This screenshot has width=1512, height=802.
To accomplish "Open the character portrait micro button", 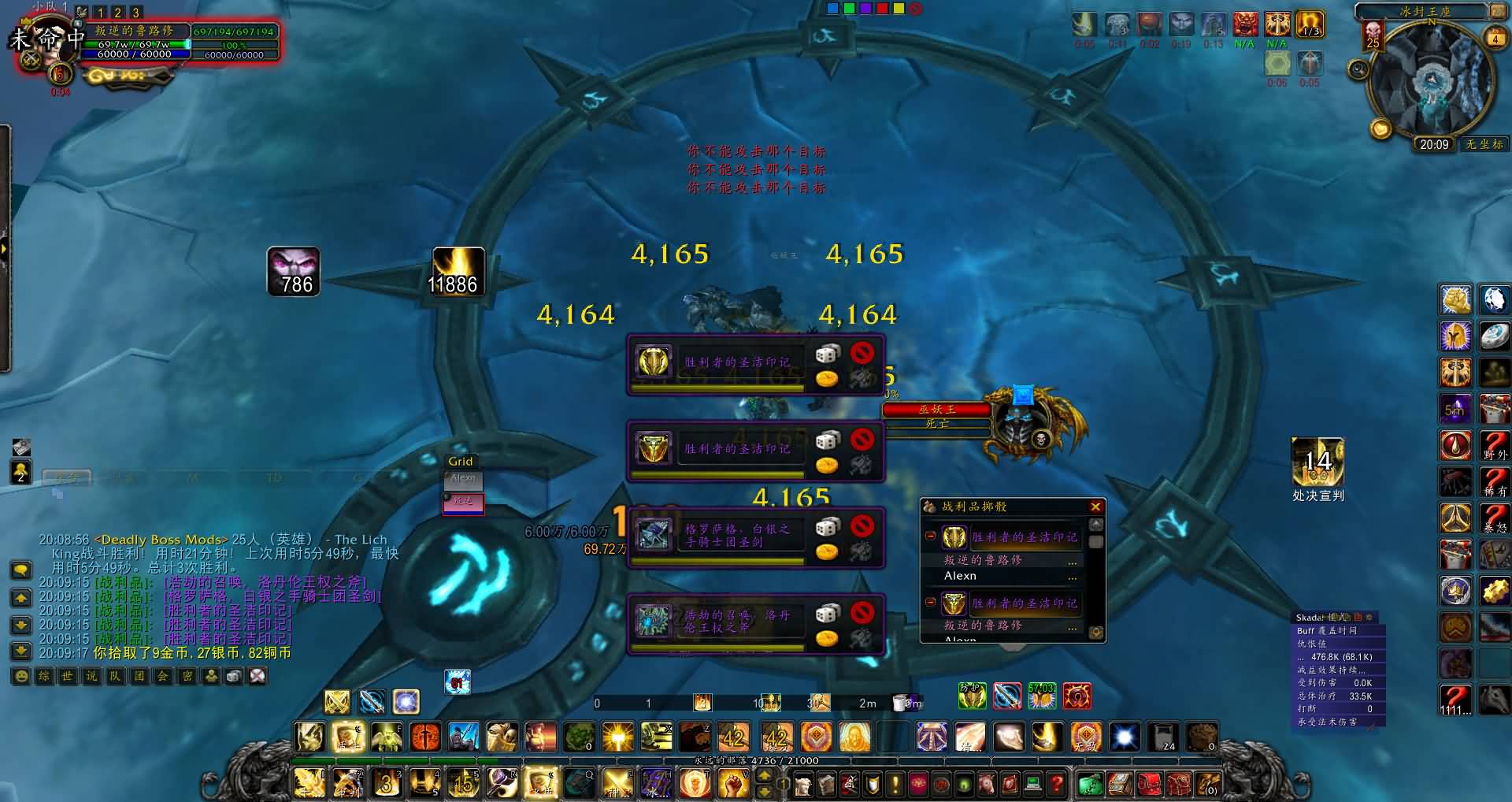I will [x=802, y=784].
